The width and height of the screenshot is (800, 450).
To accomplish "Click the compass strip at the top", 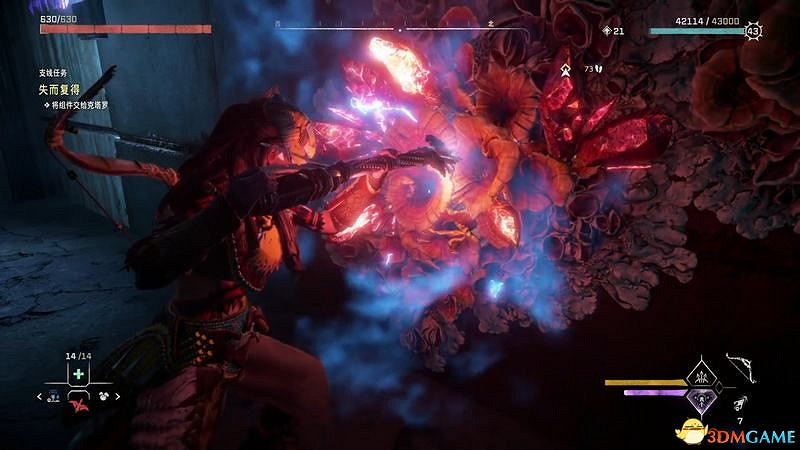I will tap(400, 30).
